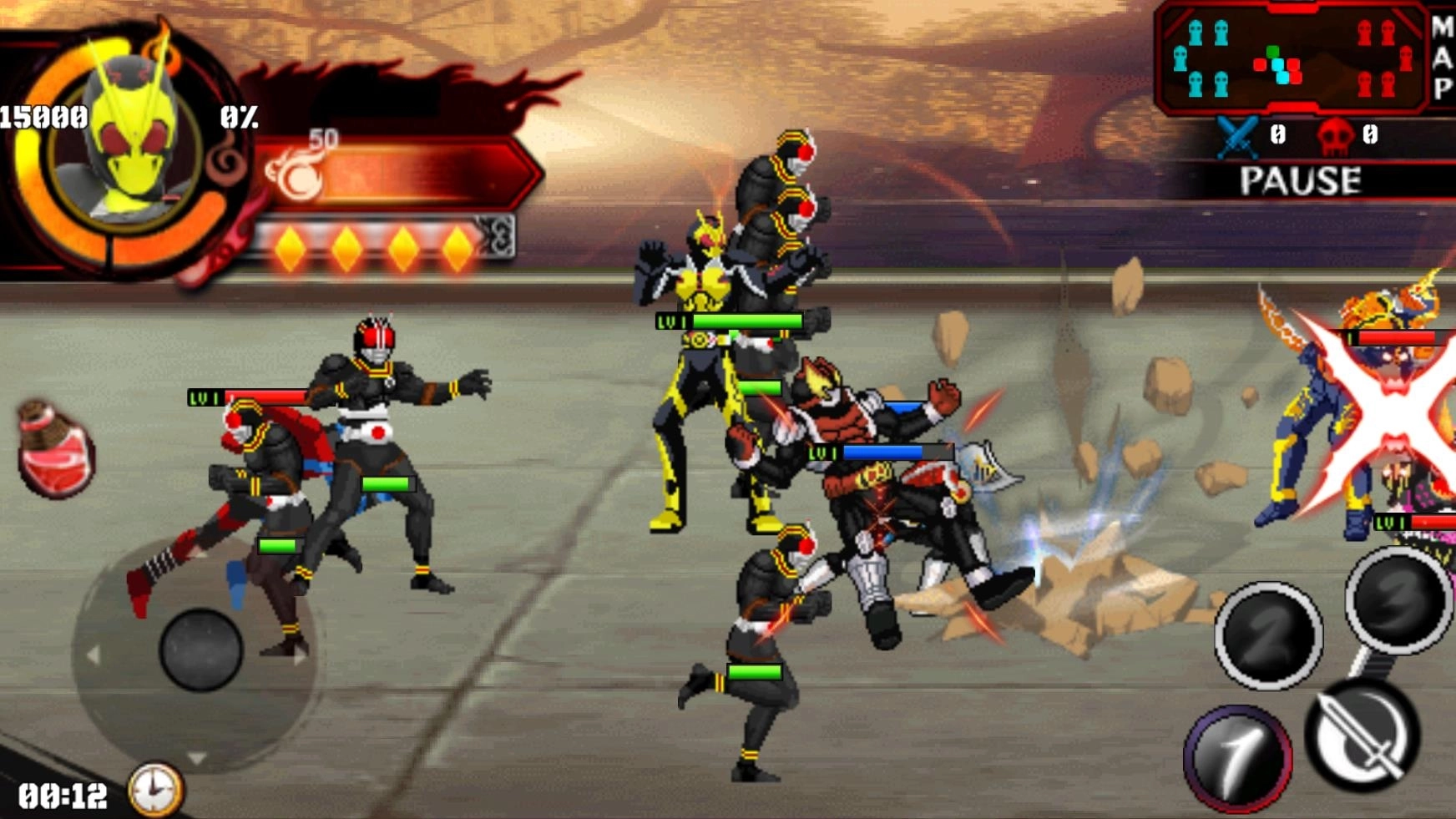This screenshot has height=819, width=1456.
Task: Open the battlefield minimap
Action: point(1290,60)
